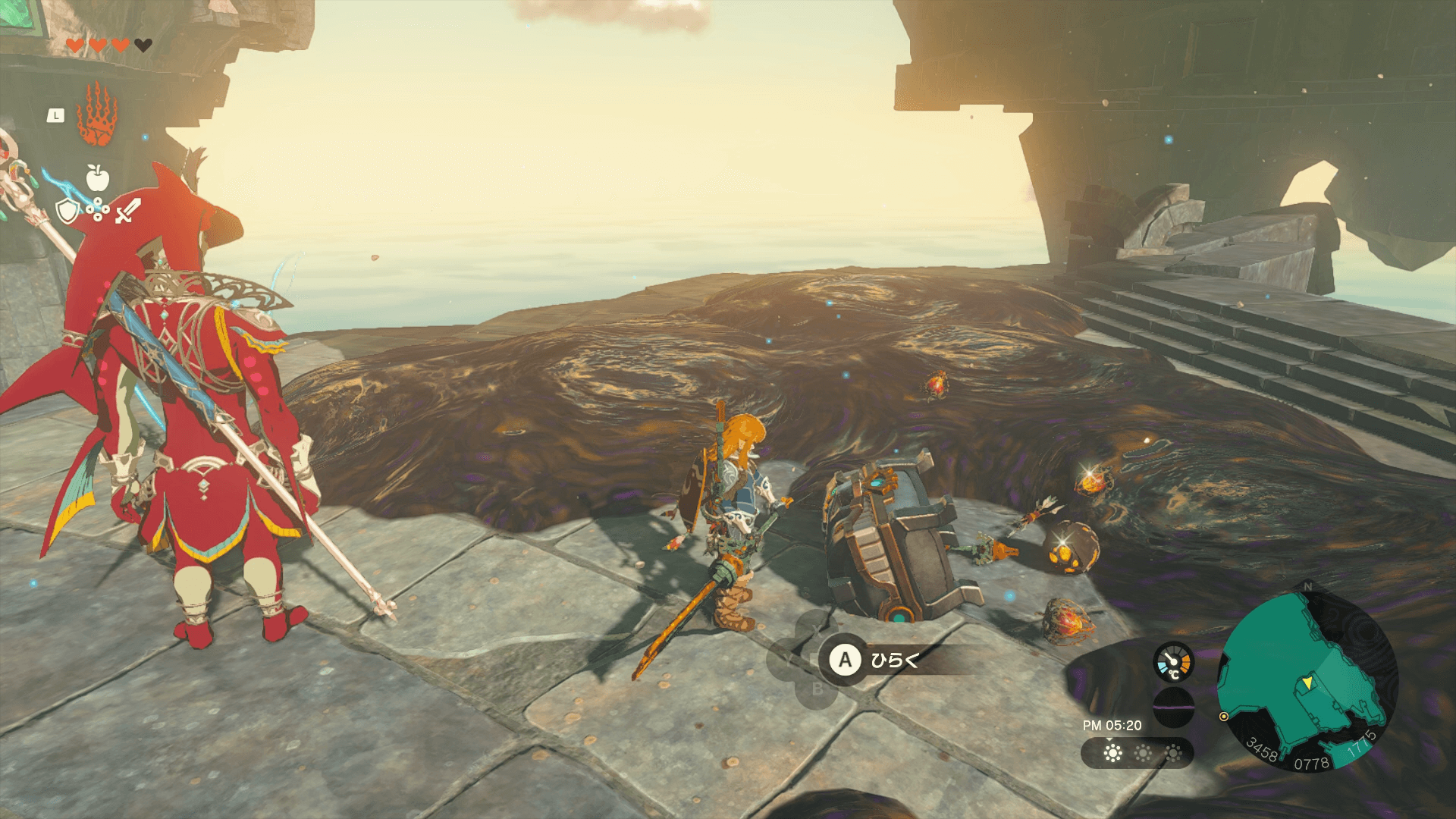Activate the orange hand ability icon
This screenshot has width=1456, height=819.
point(99,115)
